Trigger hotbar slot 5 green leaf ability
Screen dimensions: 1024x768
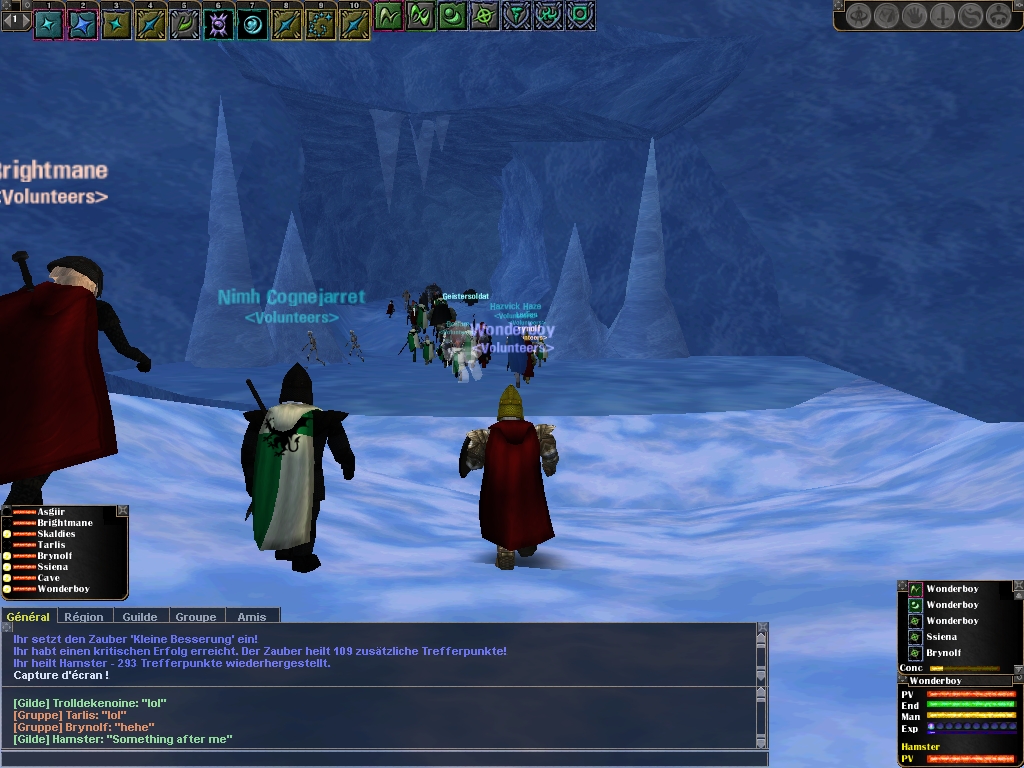(x=184, y=23)
